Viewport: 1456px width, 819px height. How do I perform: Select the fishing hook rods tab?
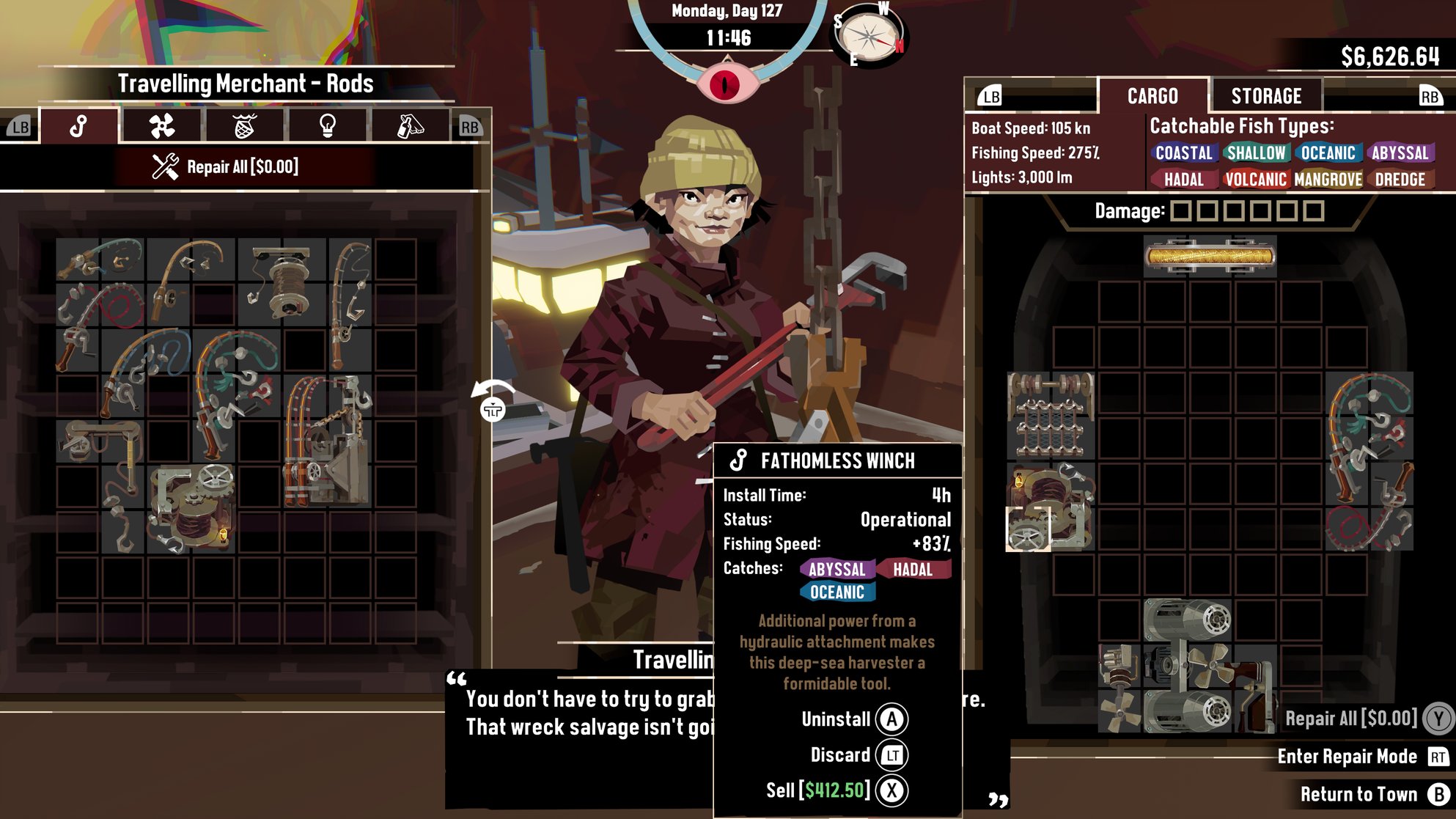pyautogui.click(x=79, y=126)
